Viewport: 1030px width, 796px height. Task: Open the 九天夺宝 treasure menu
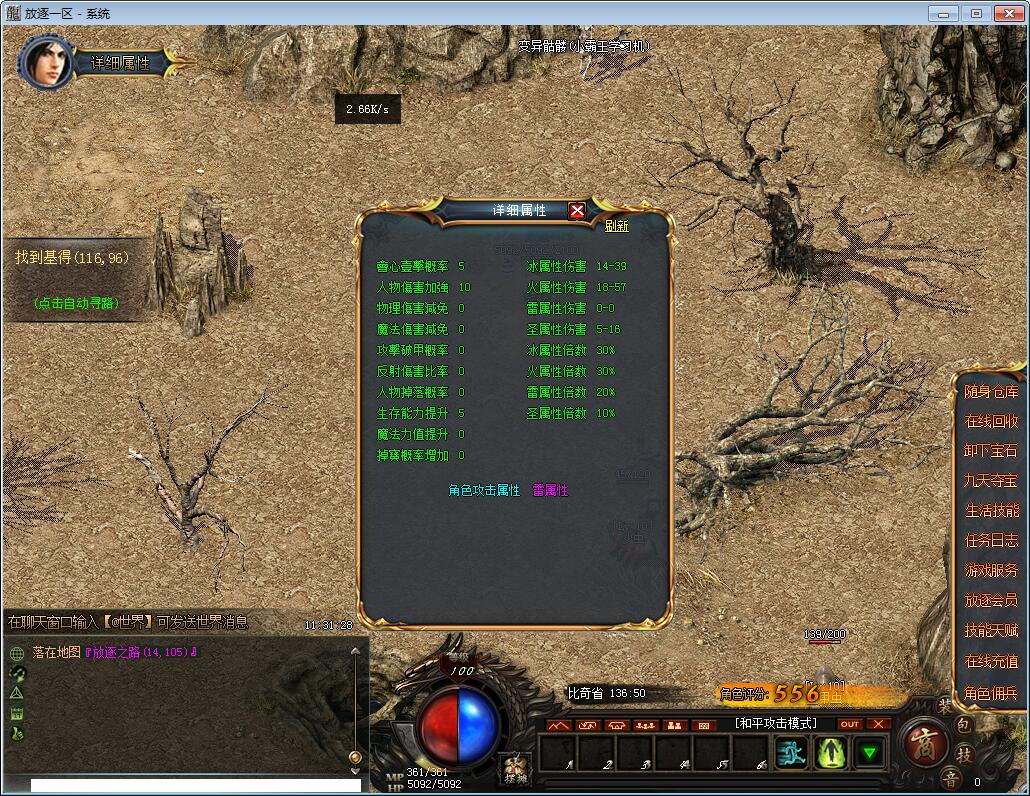click(991, 481)
